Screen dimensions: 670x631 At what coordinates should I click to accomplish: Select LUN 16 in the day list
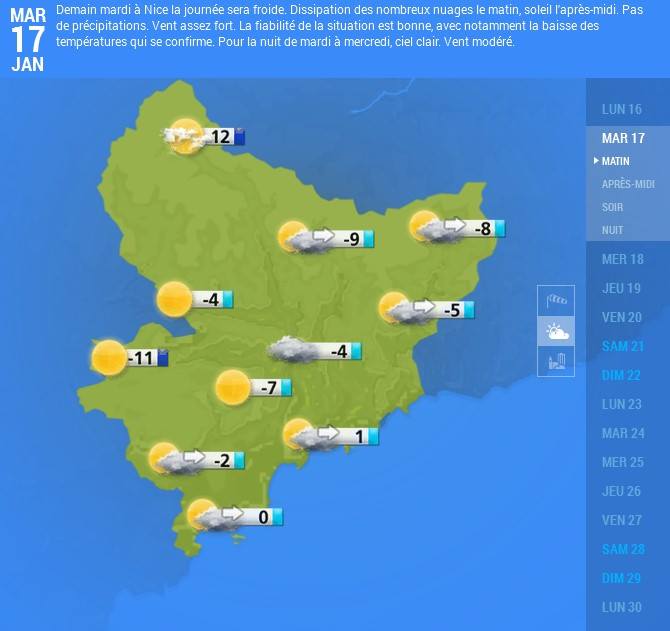[622, 109]
